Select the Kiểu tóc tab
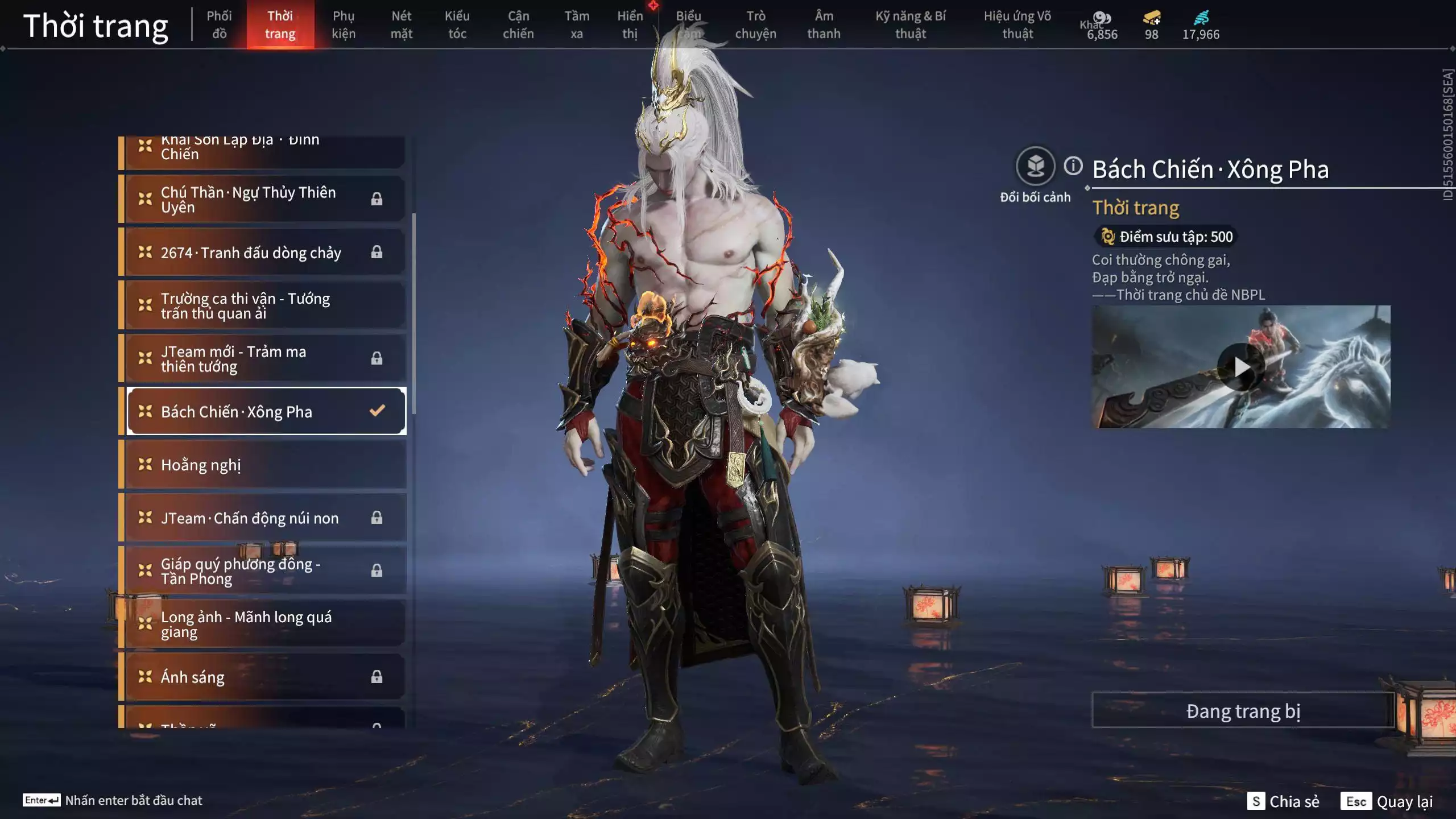The width and height of the screenshot is (1456, 819). [x=457, y=25]
